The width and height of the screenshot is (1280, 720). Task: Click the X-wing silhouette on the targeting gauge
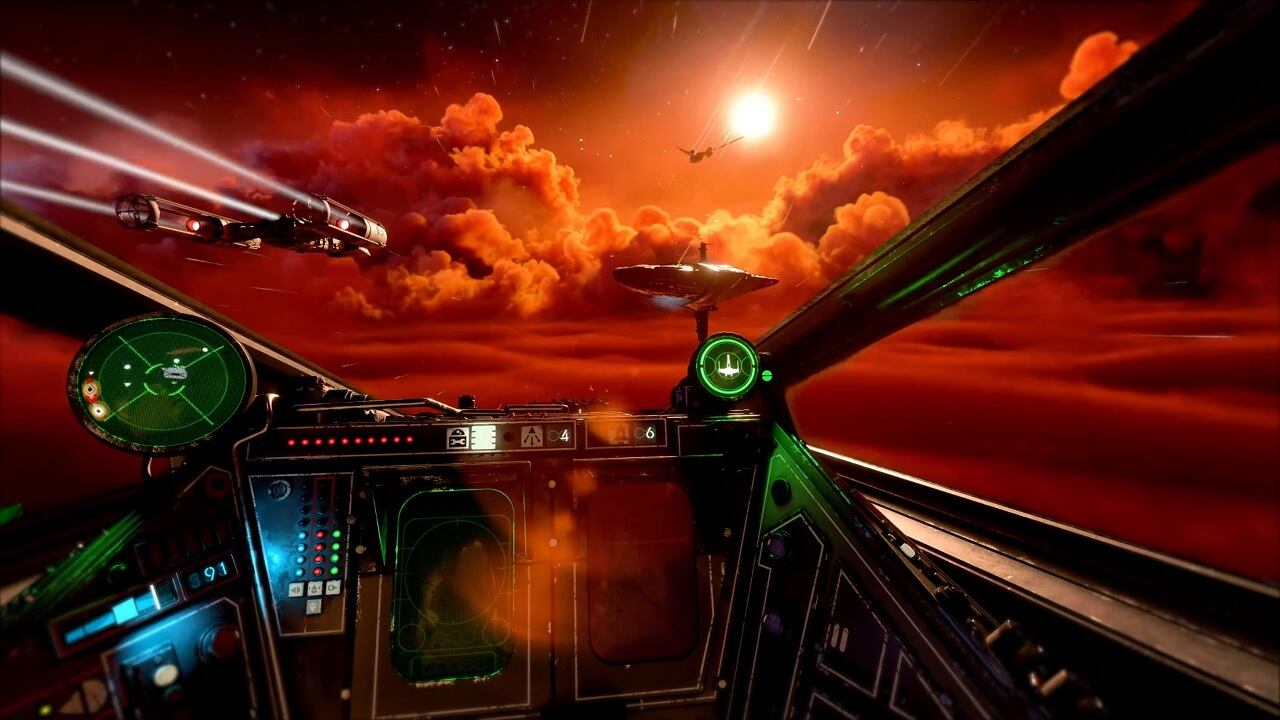point(729,366)
